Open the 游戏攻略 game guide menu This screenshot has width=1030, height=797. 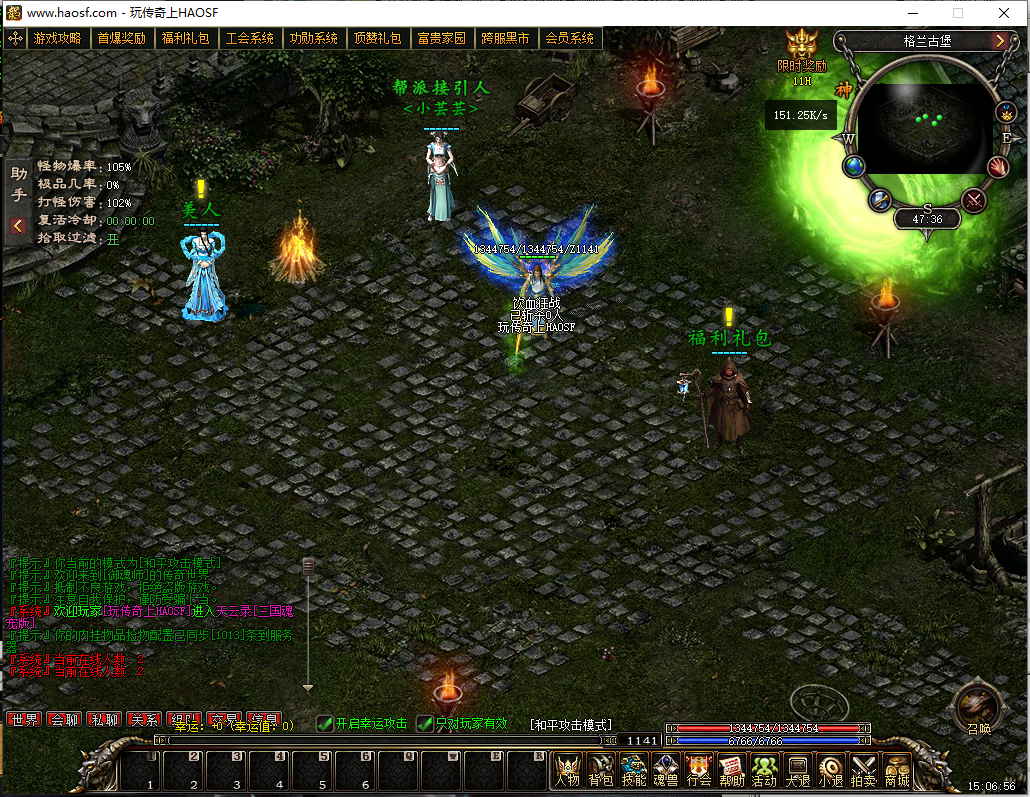(x=57, y=39)
